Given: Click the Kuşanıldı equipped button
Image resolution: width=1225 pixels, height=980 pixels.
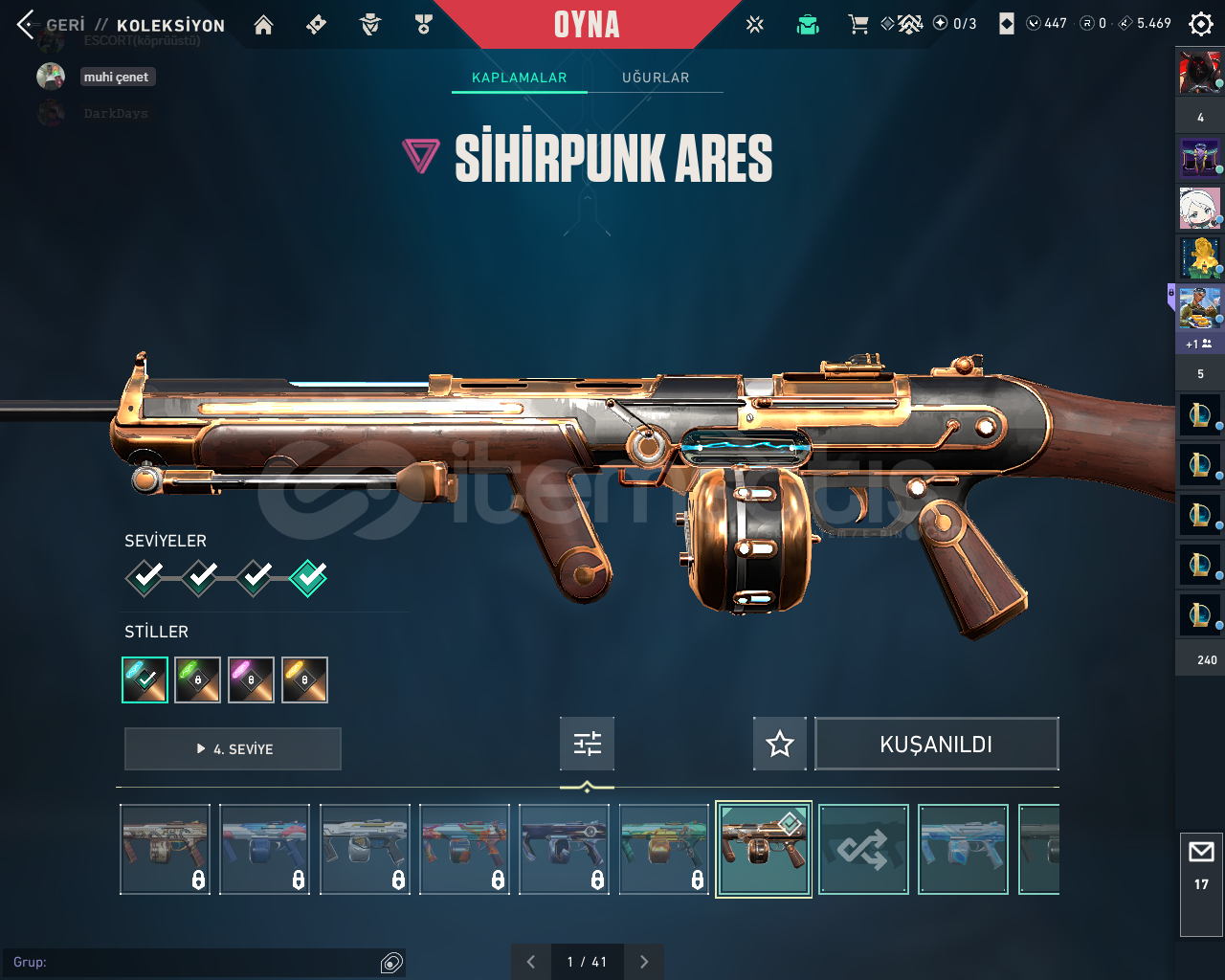Looking at the screenshot, I should tap(936, 744).
